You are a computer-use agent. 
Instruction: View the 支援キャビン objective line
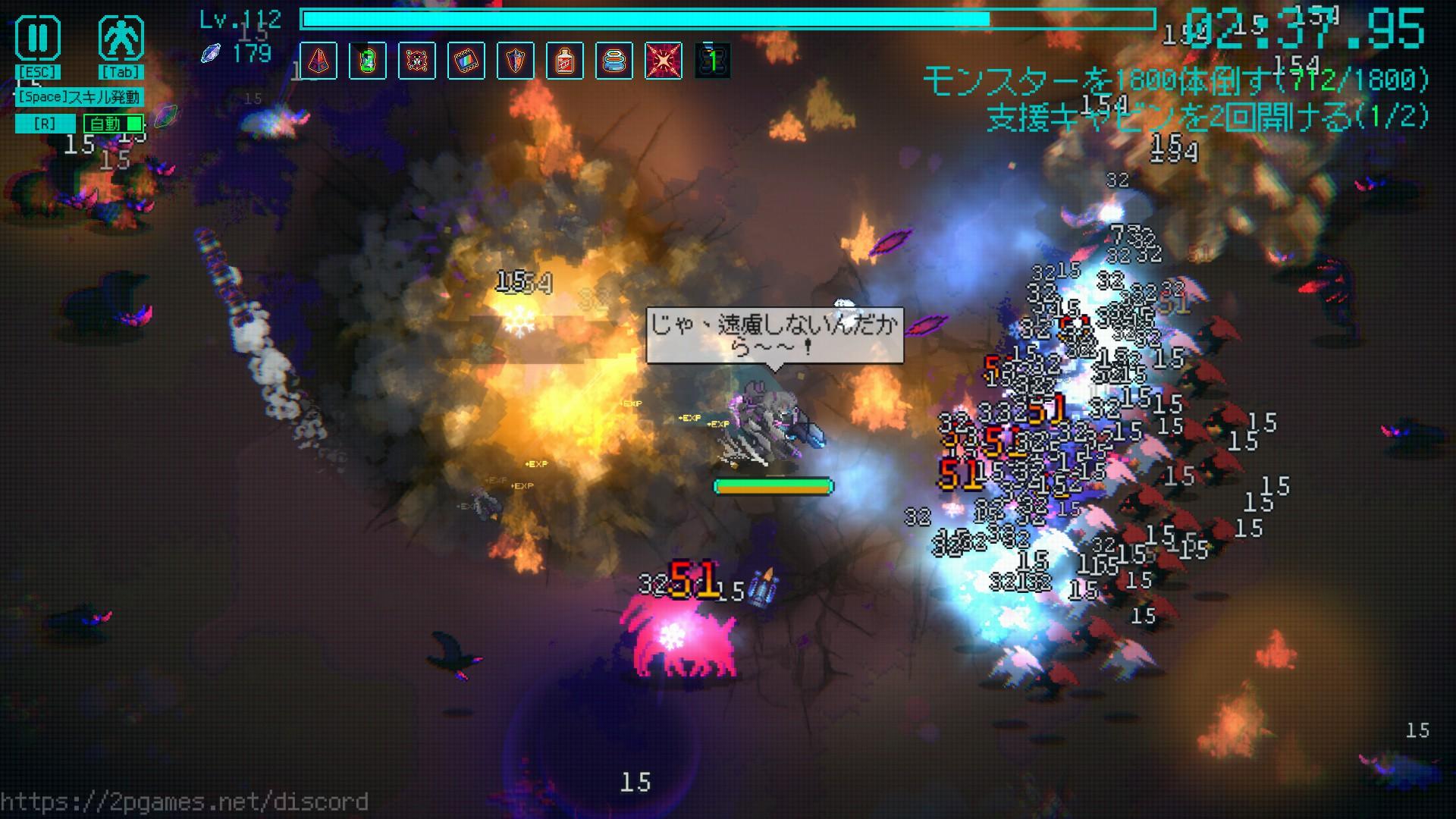(1207, 117)
